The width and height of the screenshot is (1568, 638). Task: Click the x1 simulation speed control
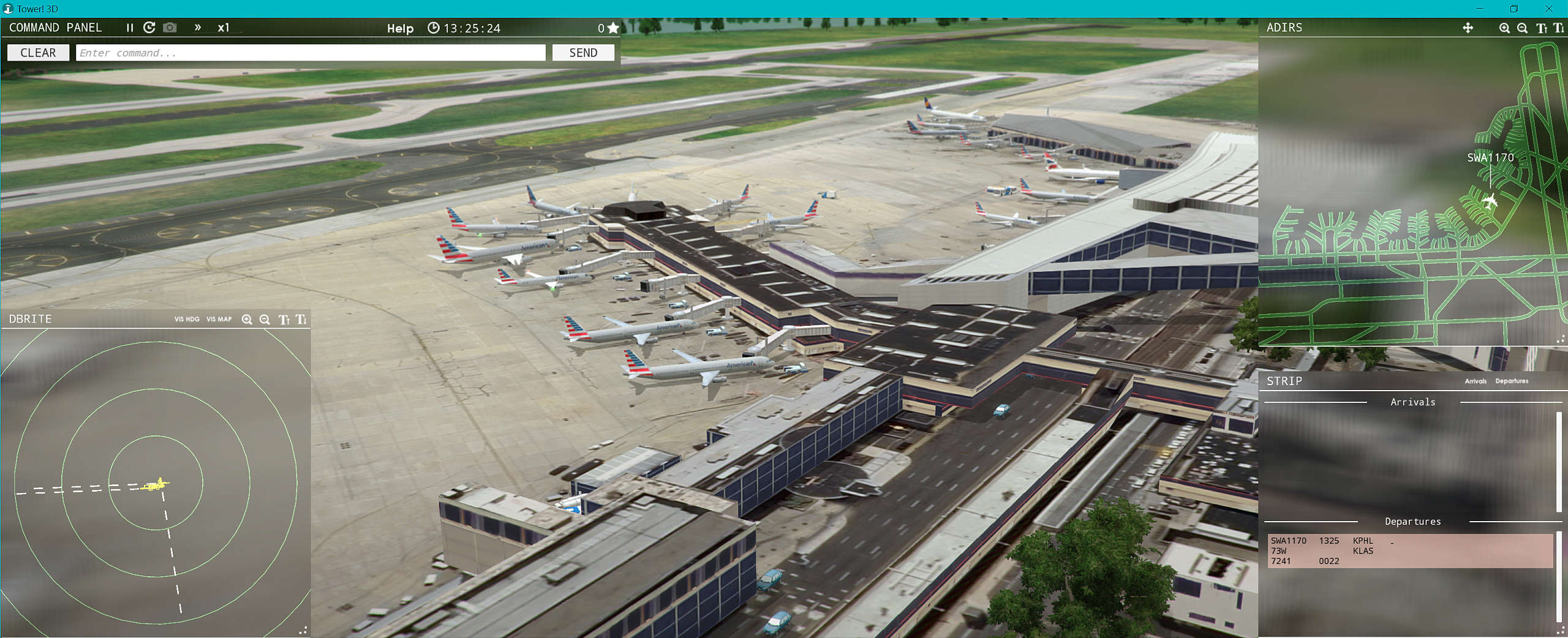224,28
